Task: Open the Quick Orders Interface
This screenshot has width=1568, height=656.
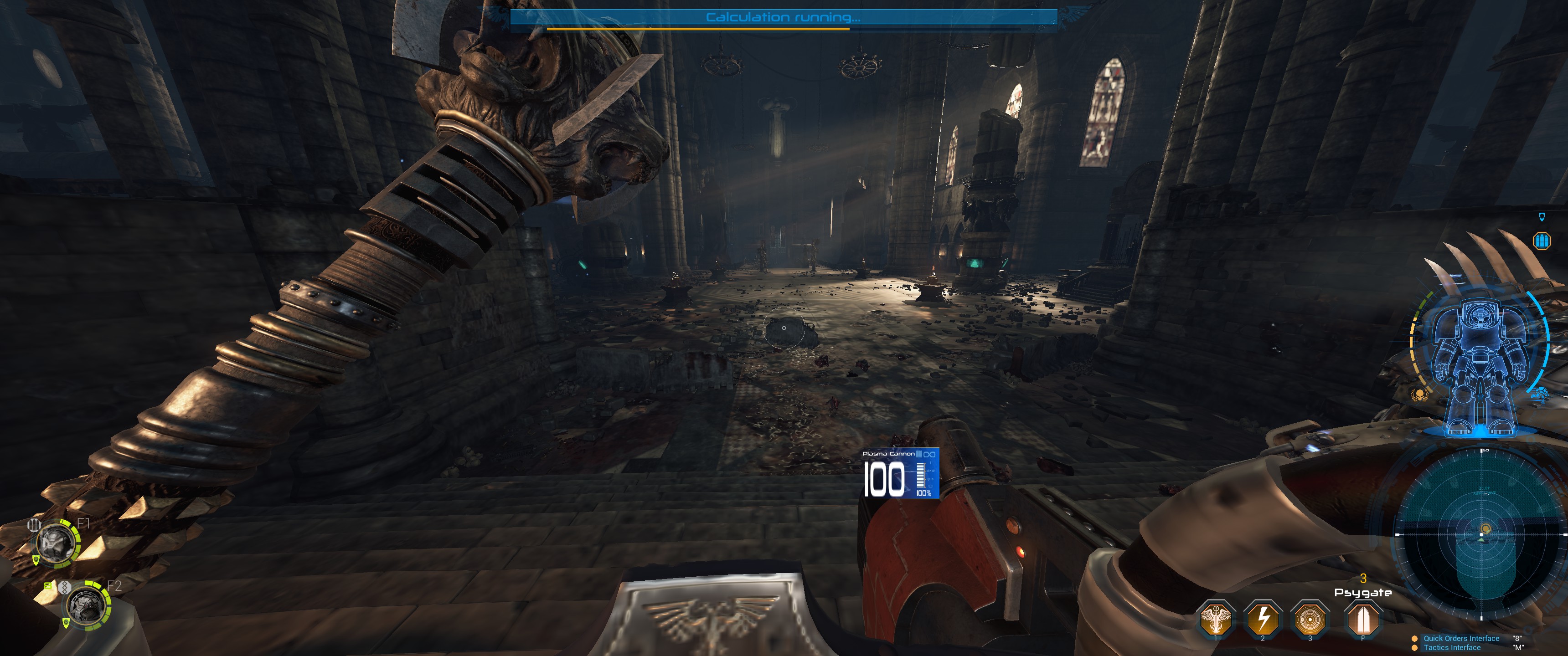Action: tap(1461, 638)
